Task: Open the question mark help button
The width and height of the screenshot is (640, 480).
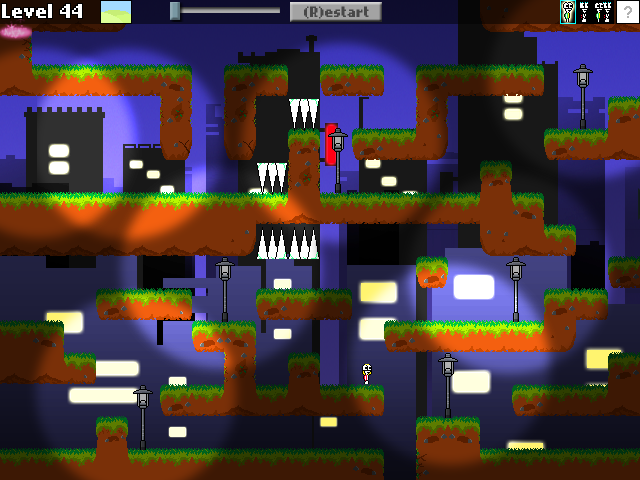Action: pos(628,12)
